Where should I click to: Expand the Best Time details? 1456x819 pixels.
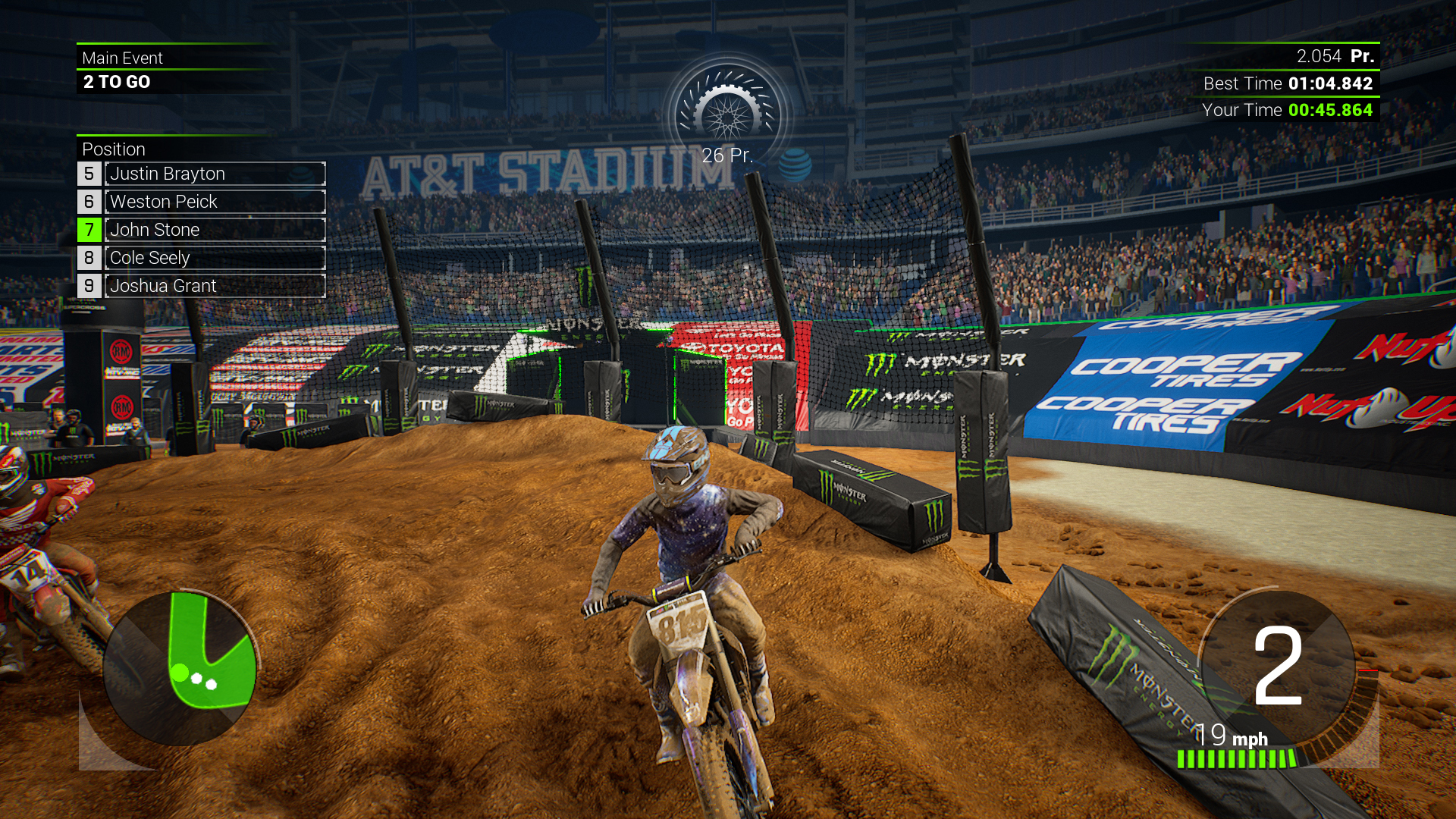(x=1289, y=84)
